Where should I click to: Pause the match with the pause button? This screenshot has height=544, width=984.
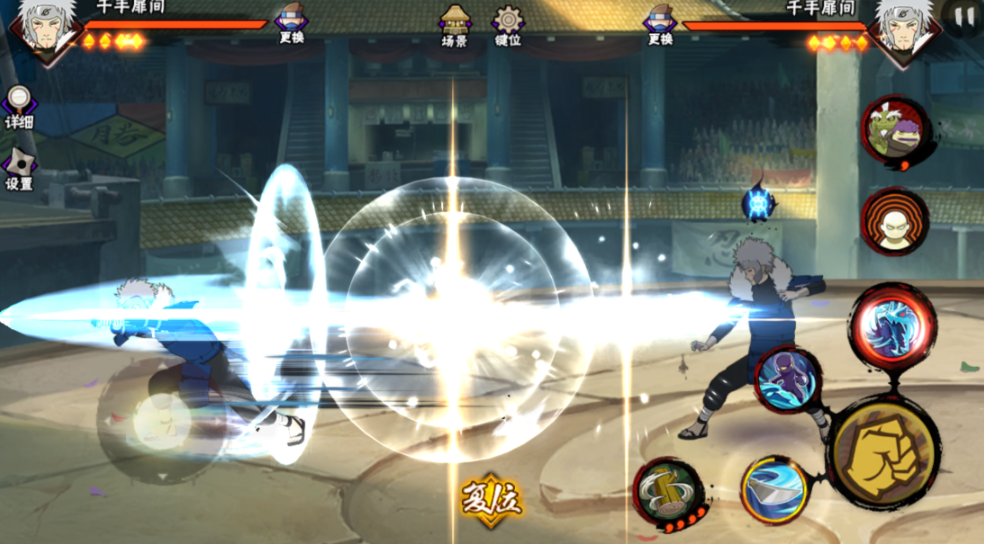click(x=964, y=17)
